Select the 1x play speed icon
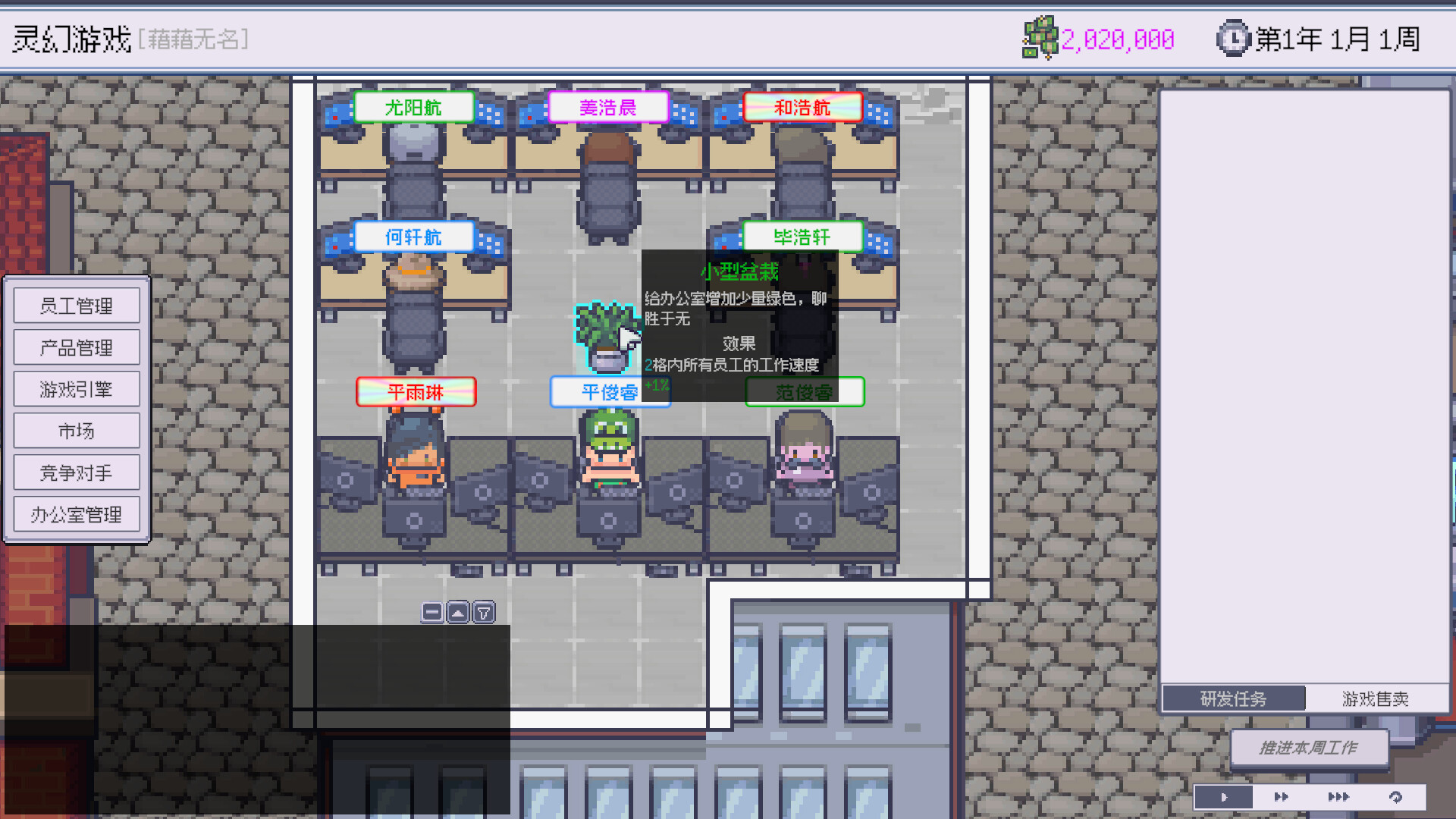Screen dimensions: 1456x819 1222,797
